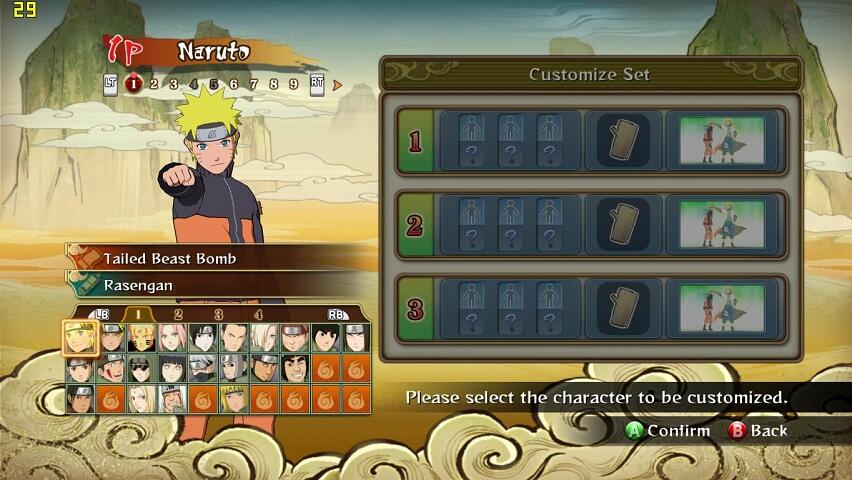
Task: Open Customize Set slot 3
Action: (590, 309)
